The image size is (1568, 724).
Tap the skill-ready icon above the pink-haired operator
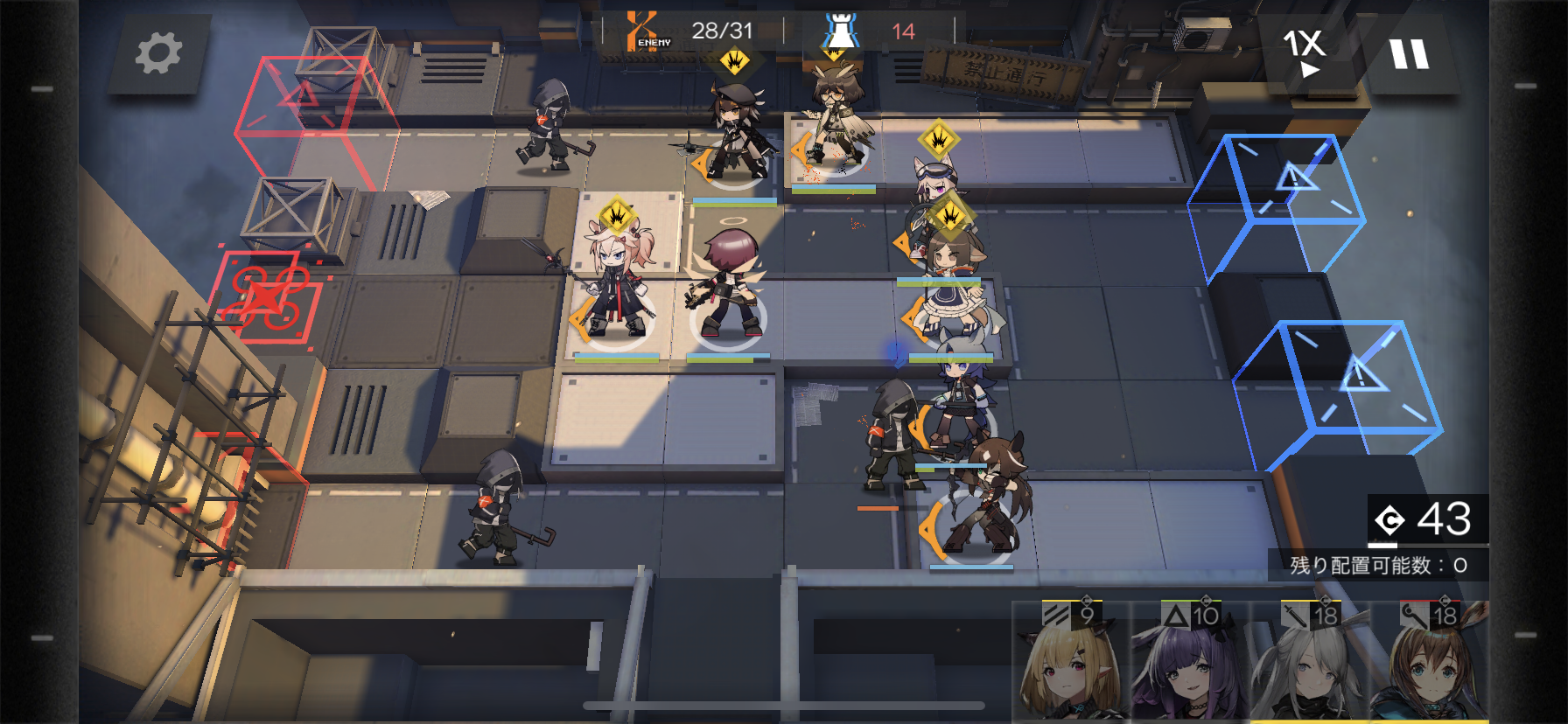617,214
